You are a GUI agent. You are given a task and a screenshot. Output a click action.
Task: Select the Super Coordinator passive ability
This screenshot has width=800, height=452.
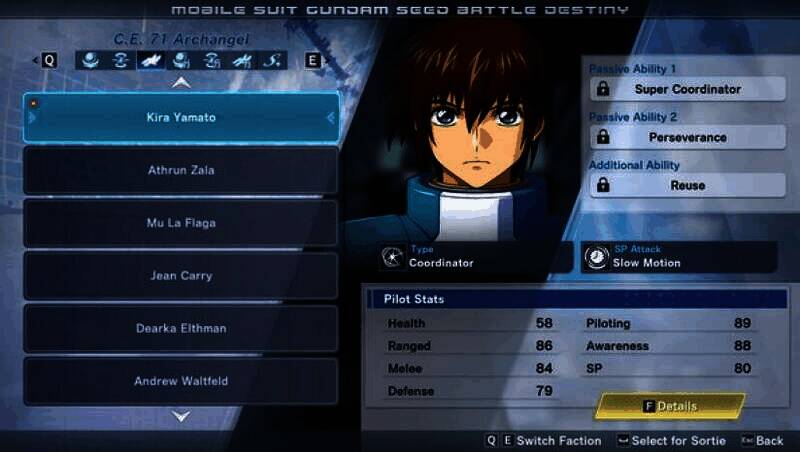687,89
